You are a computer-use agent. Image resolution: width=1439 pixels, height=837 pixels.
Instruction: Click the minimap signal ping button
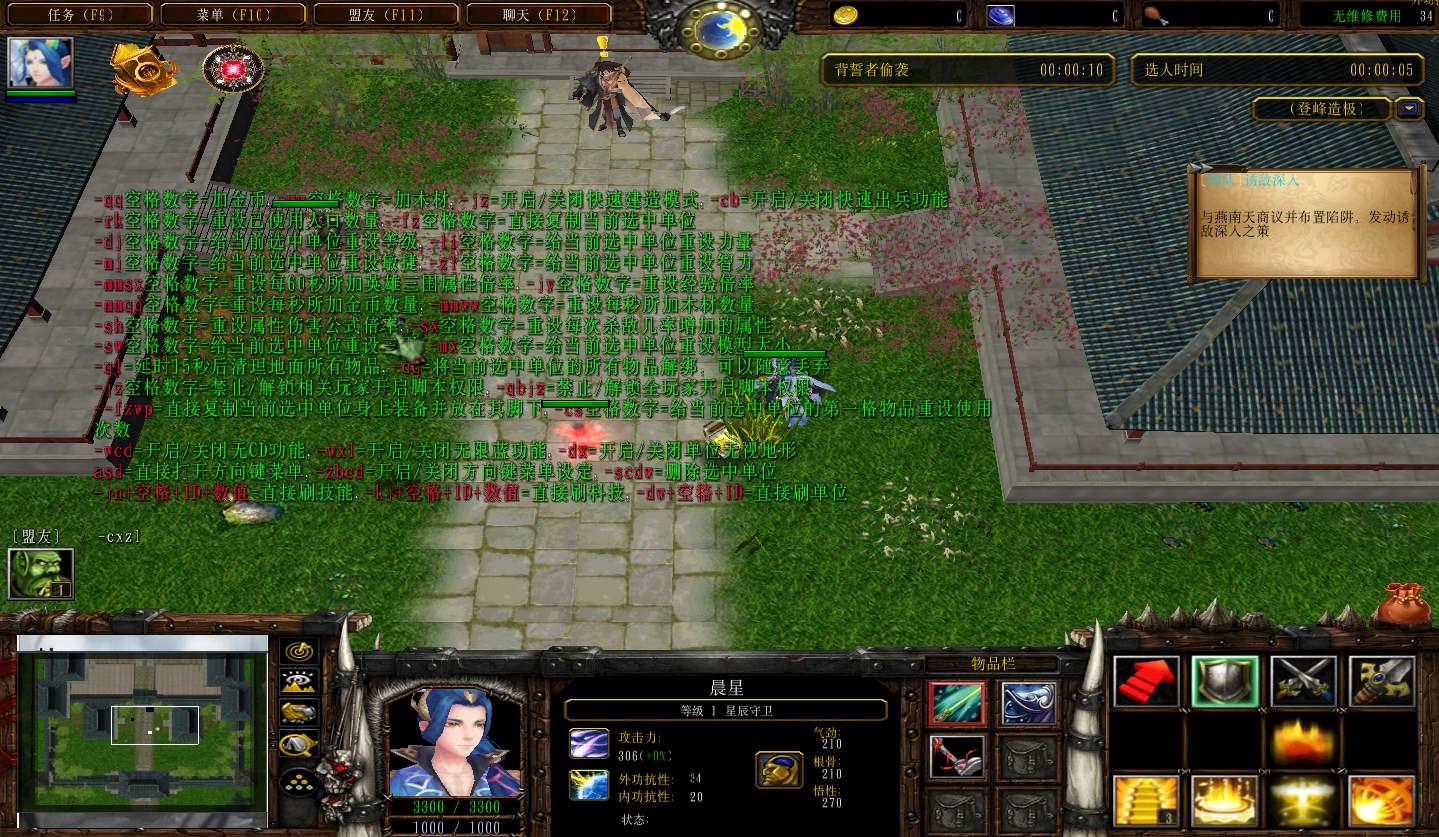299,652
